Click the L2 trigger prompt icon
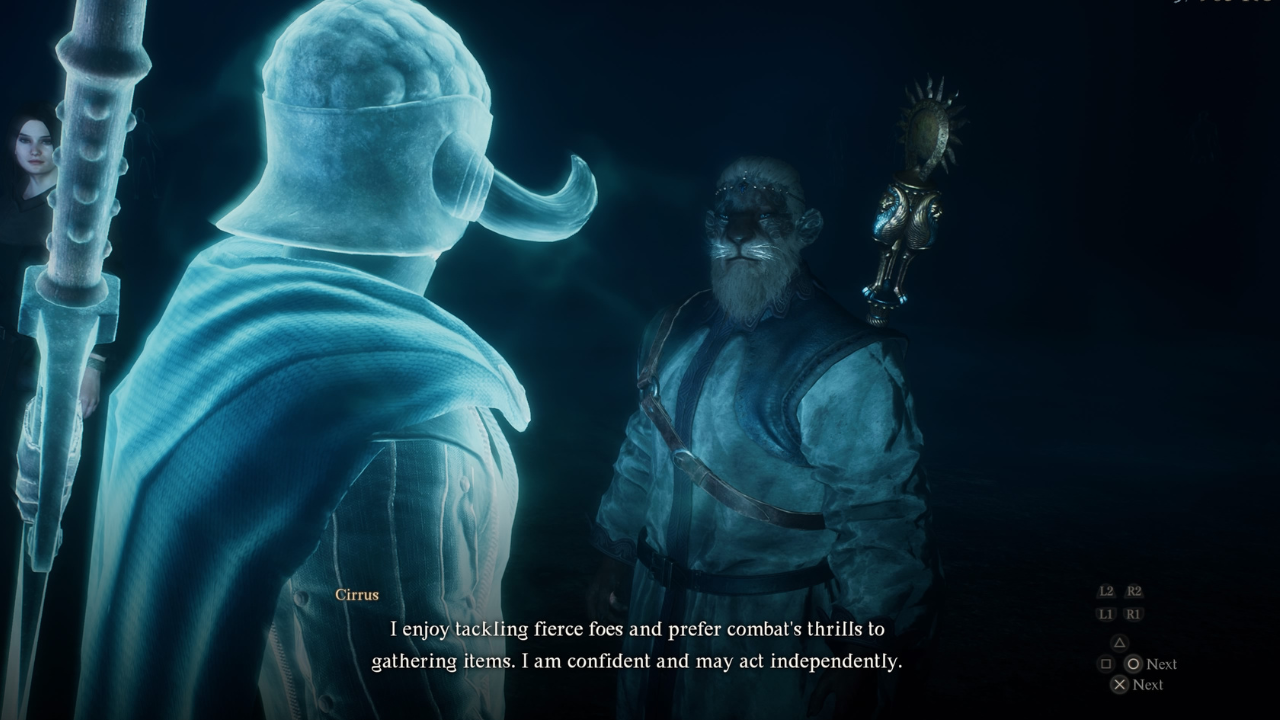This screenshot has height=720, width=1280. click(x=1108, y=592)
